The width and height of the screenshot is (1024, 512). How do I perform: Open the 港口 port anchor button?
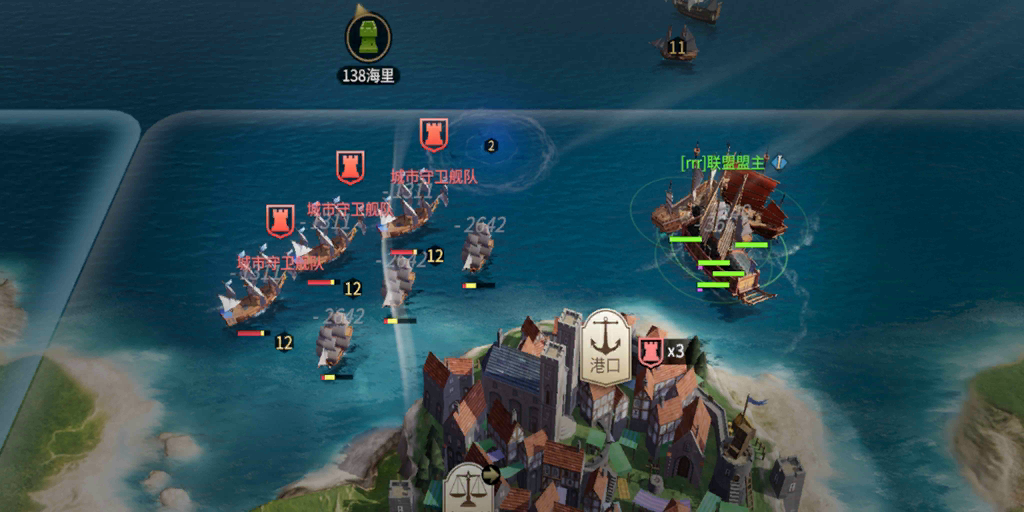(604, 345)
